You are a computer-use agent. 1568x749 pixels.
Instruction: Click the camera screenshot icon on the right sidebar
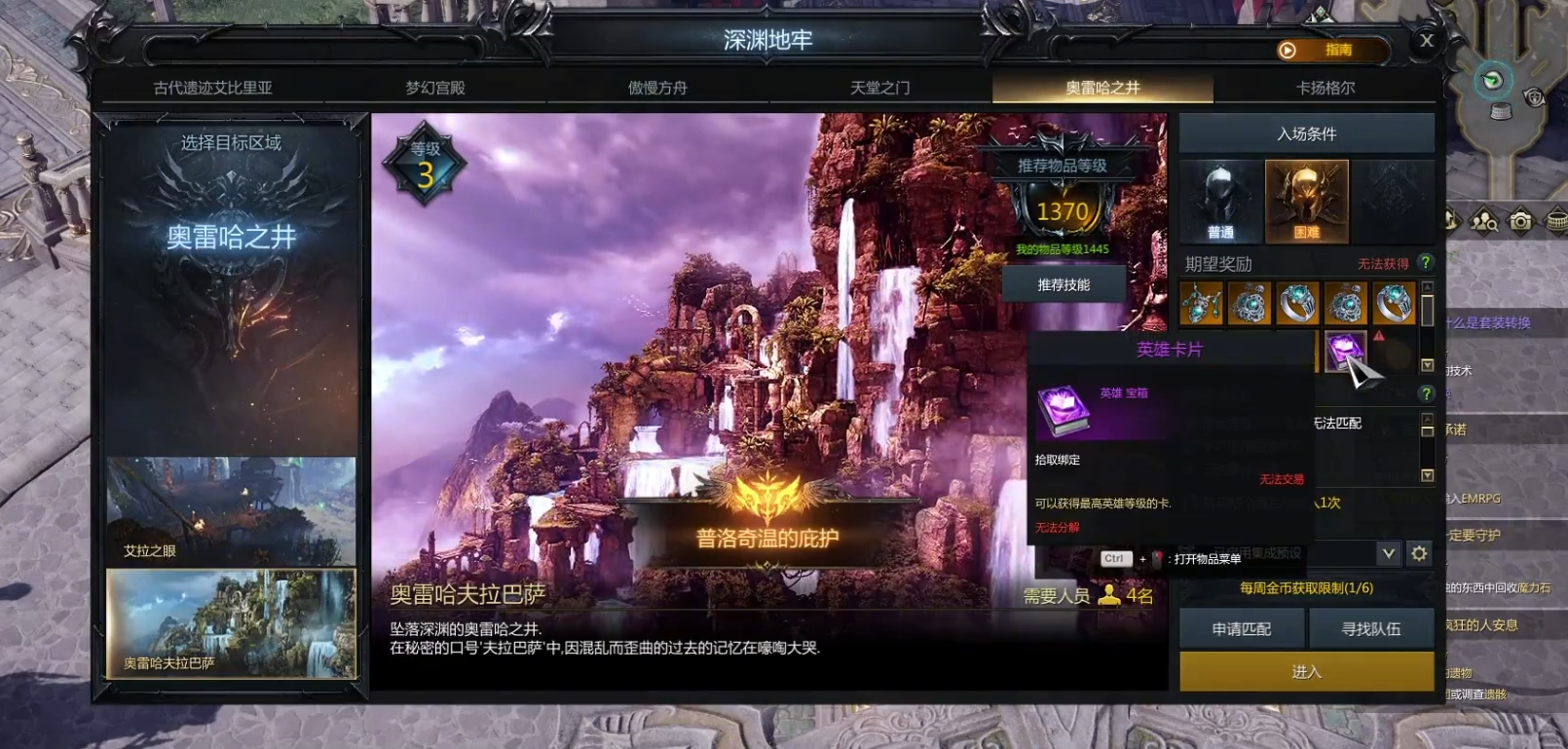click(x=1520, y=221)
